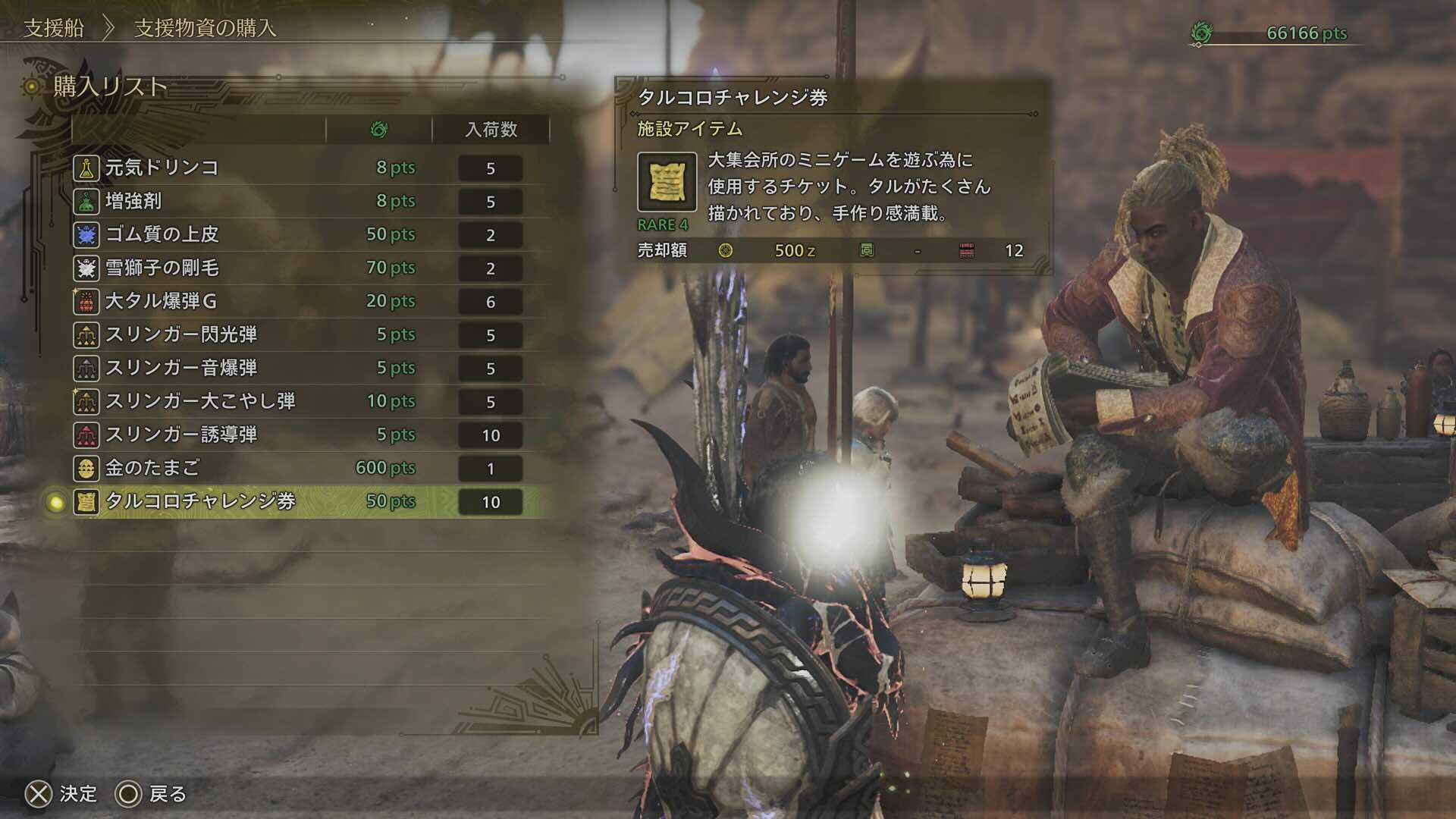Select the 大タル爆弾G barrel bomb icon
The height and width of the screenshot is (819, 1456).
(86, 301)
